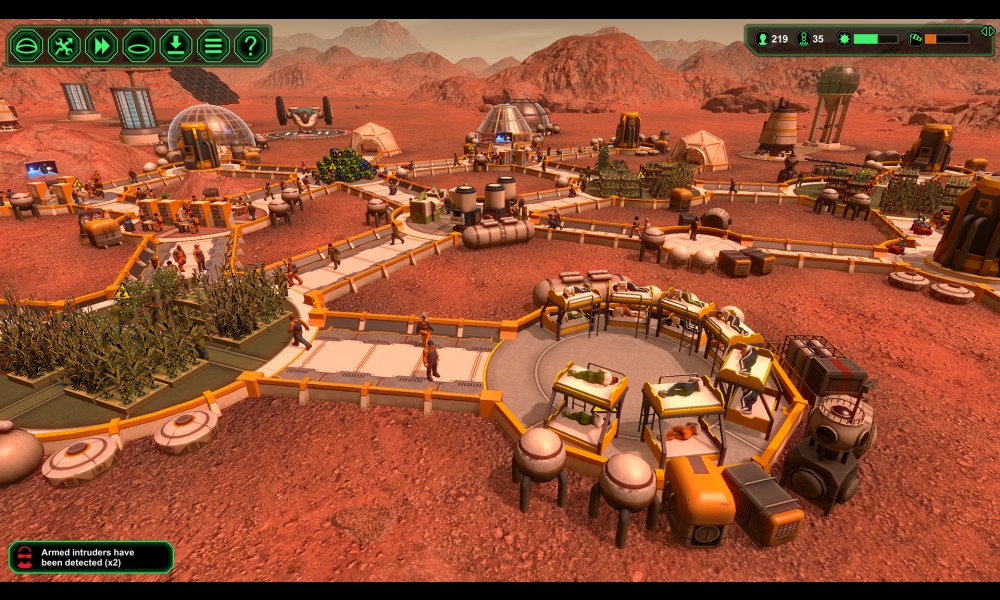Click the flat ring icon button
The width and height of the screenshot is (1000, 600).
click(138, 46)
